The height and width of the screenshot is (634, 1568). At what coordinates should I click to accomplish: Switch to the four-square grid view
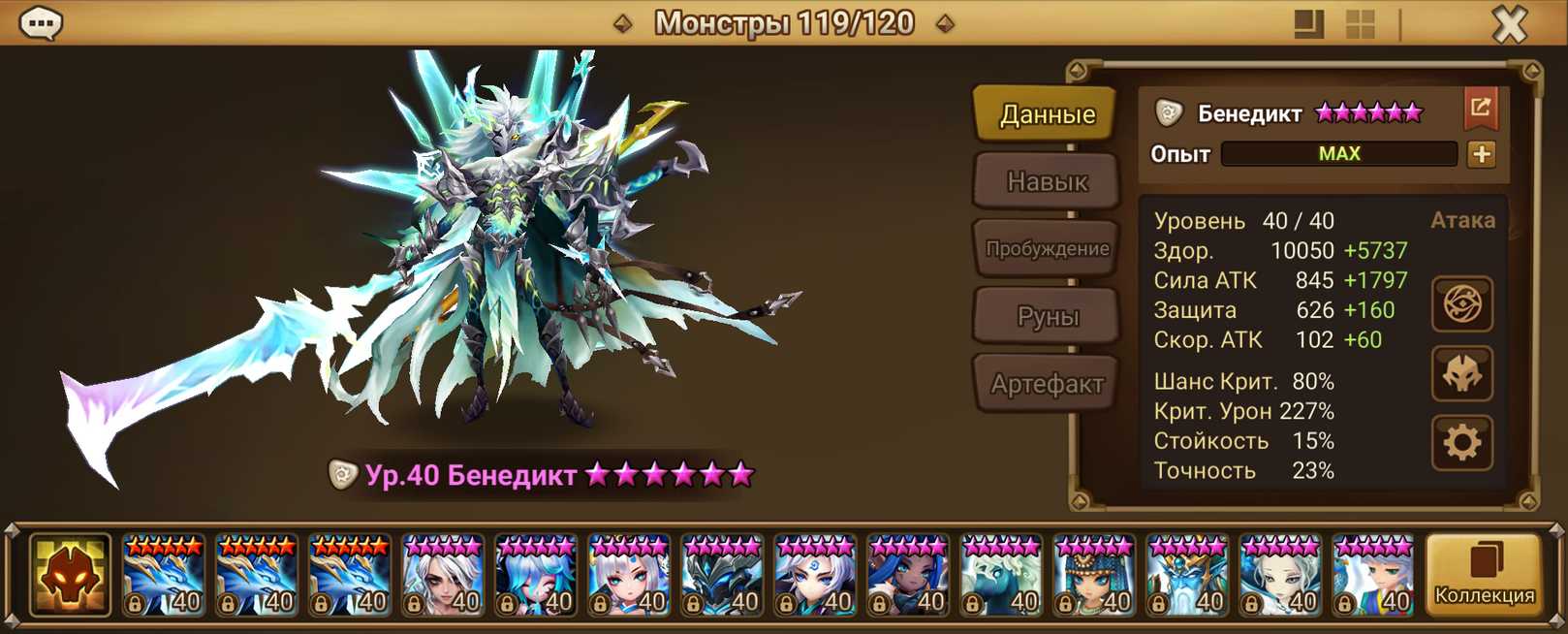pos(1361,23)
